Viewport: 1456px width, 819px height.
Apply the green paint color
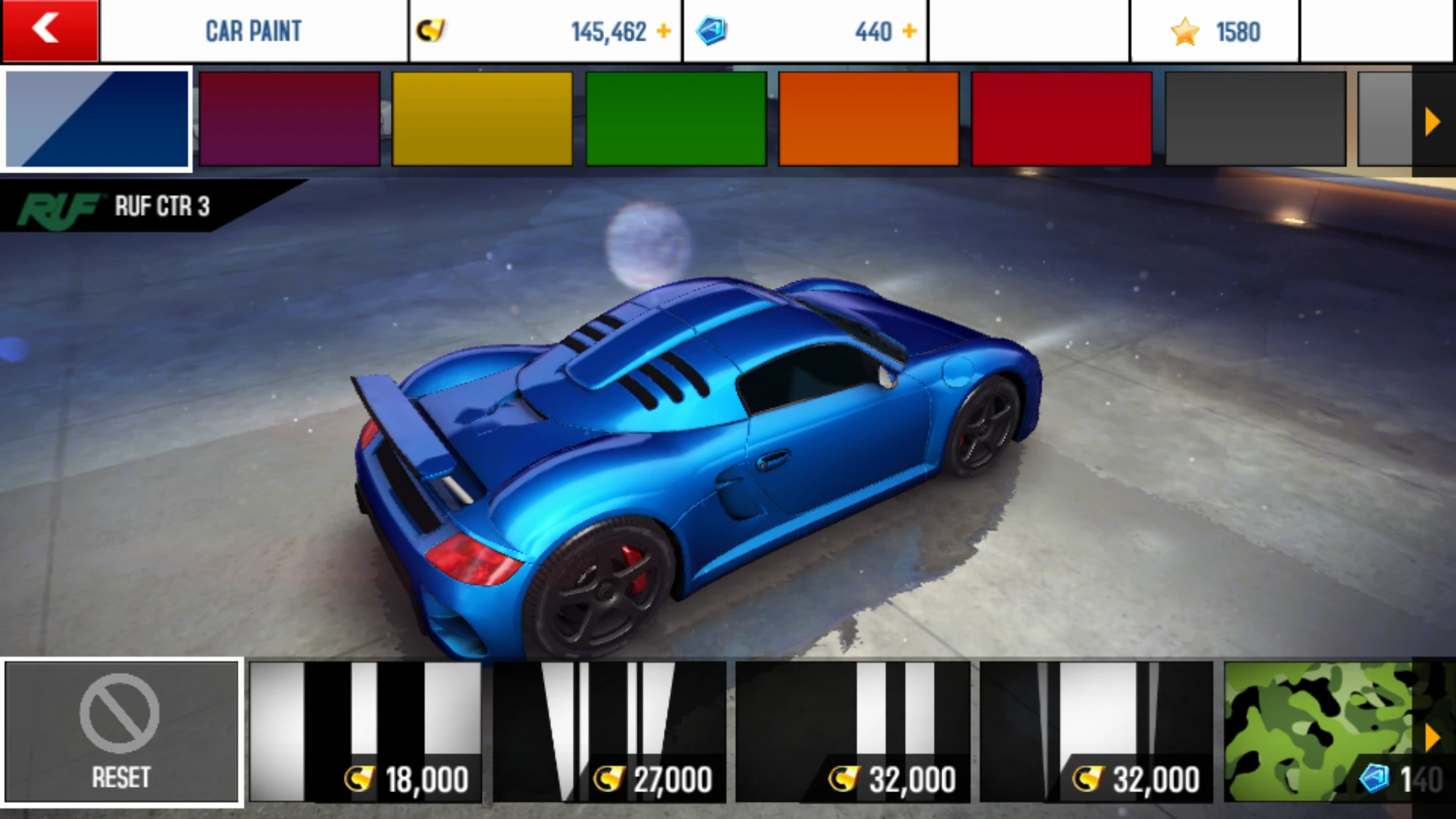(673, 119)
